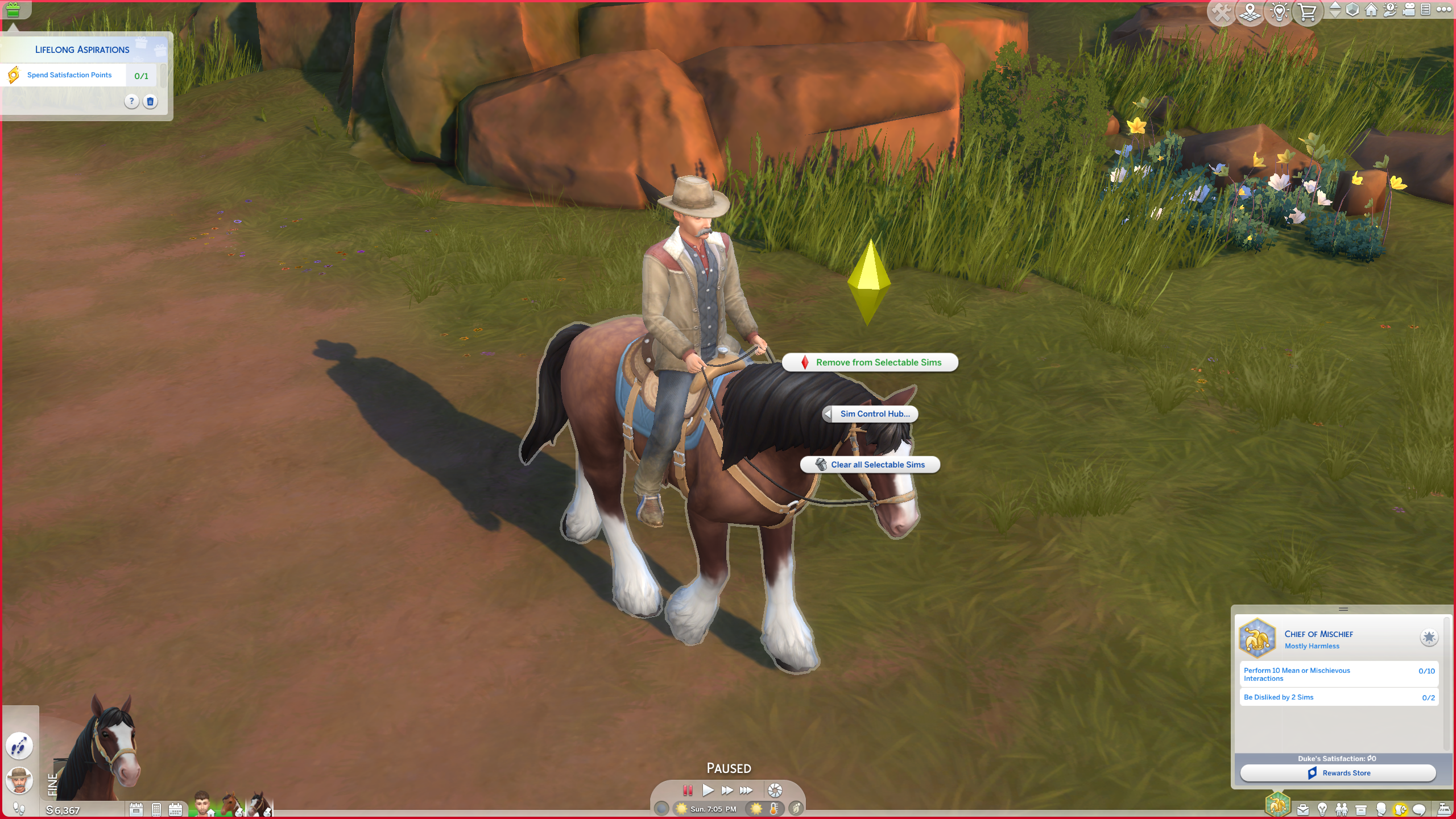Open the relationships panel with two figures

coord(1342,809)
